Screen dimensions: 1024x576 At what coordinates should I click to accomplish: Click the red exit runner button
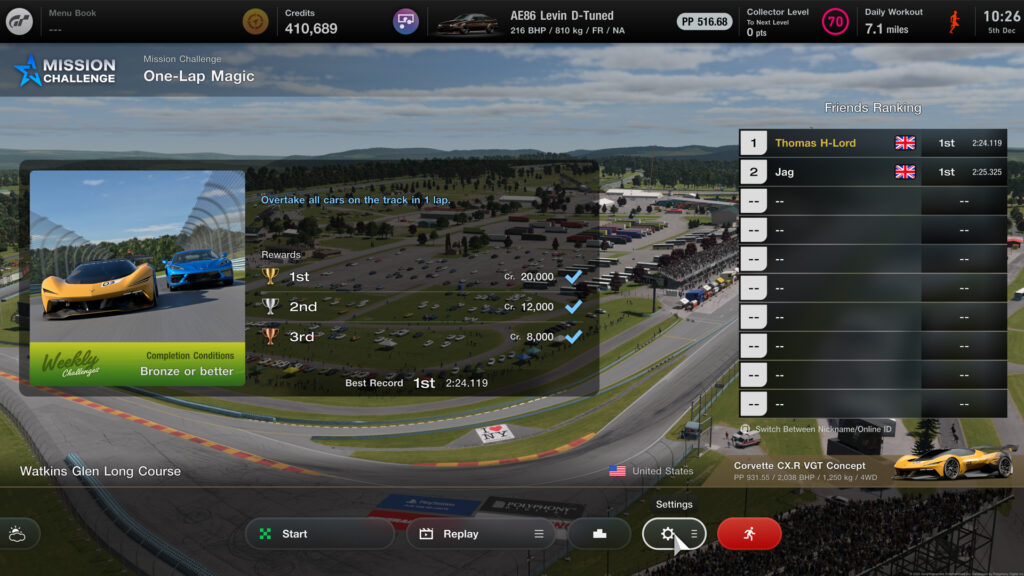(749, 534)
